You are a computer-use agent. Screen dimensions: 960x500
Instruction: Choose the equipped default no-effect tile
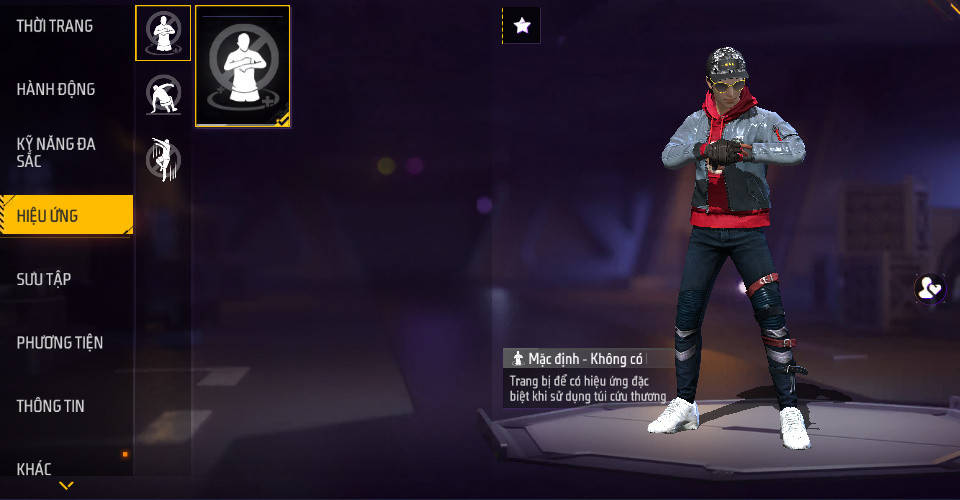[243, 66]
